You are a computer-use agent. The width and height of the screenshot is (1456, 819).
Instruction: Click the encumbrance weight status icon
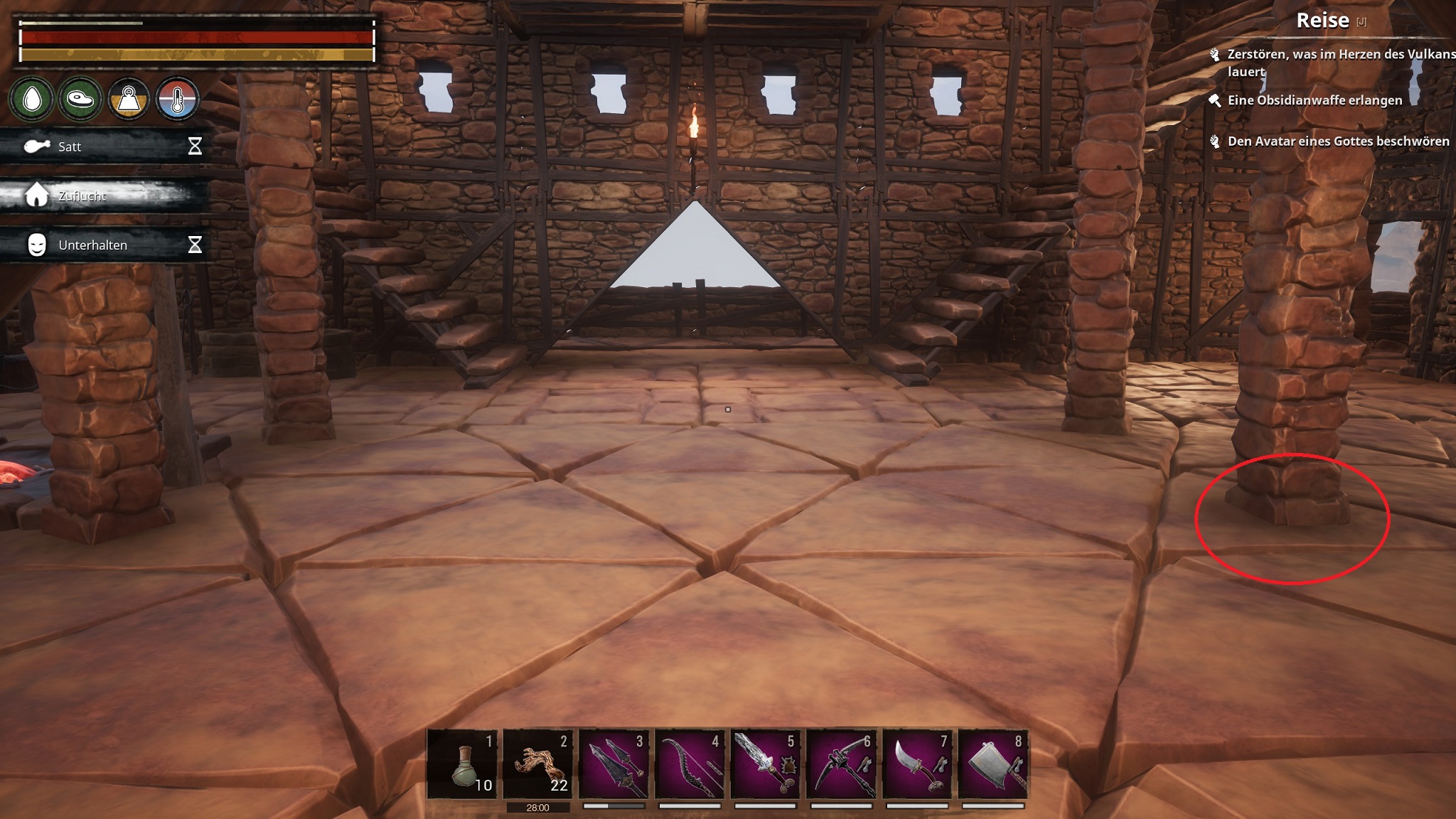click(129, 99)
